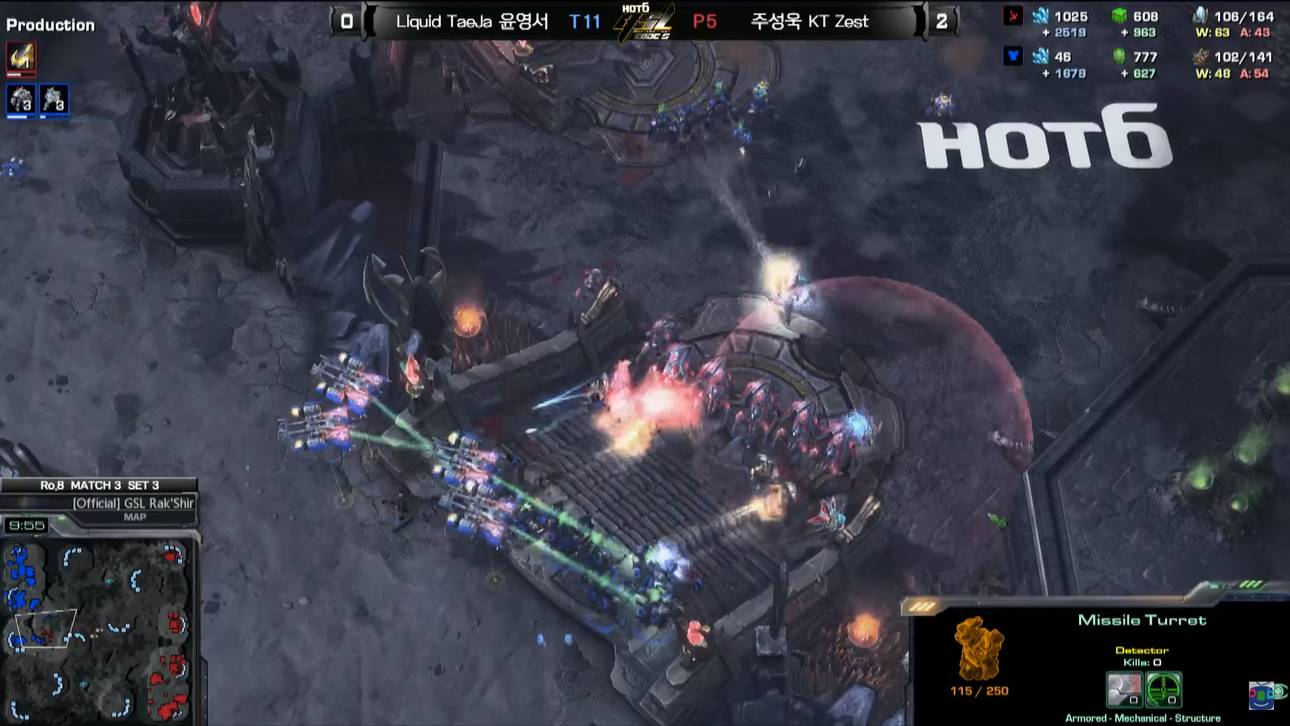The width and height of the screenshot is (1290, 726).
Task: Click the turret health bar showing 115/250
Action: tap(978, 690)
